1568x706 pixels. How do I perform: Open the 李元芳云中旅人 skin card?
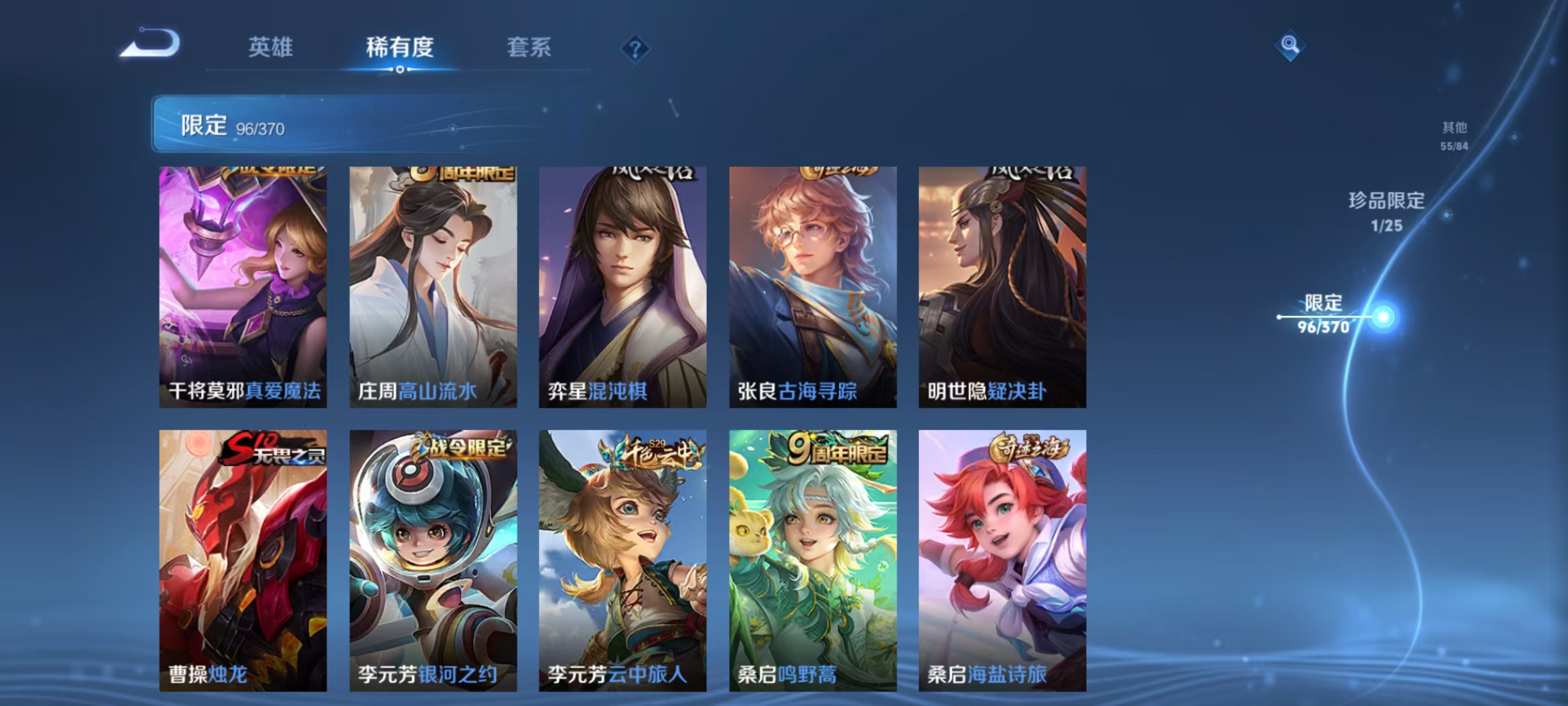(x=625, y=560)
